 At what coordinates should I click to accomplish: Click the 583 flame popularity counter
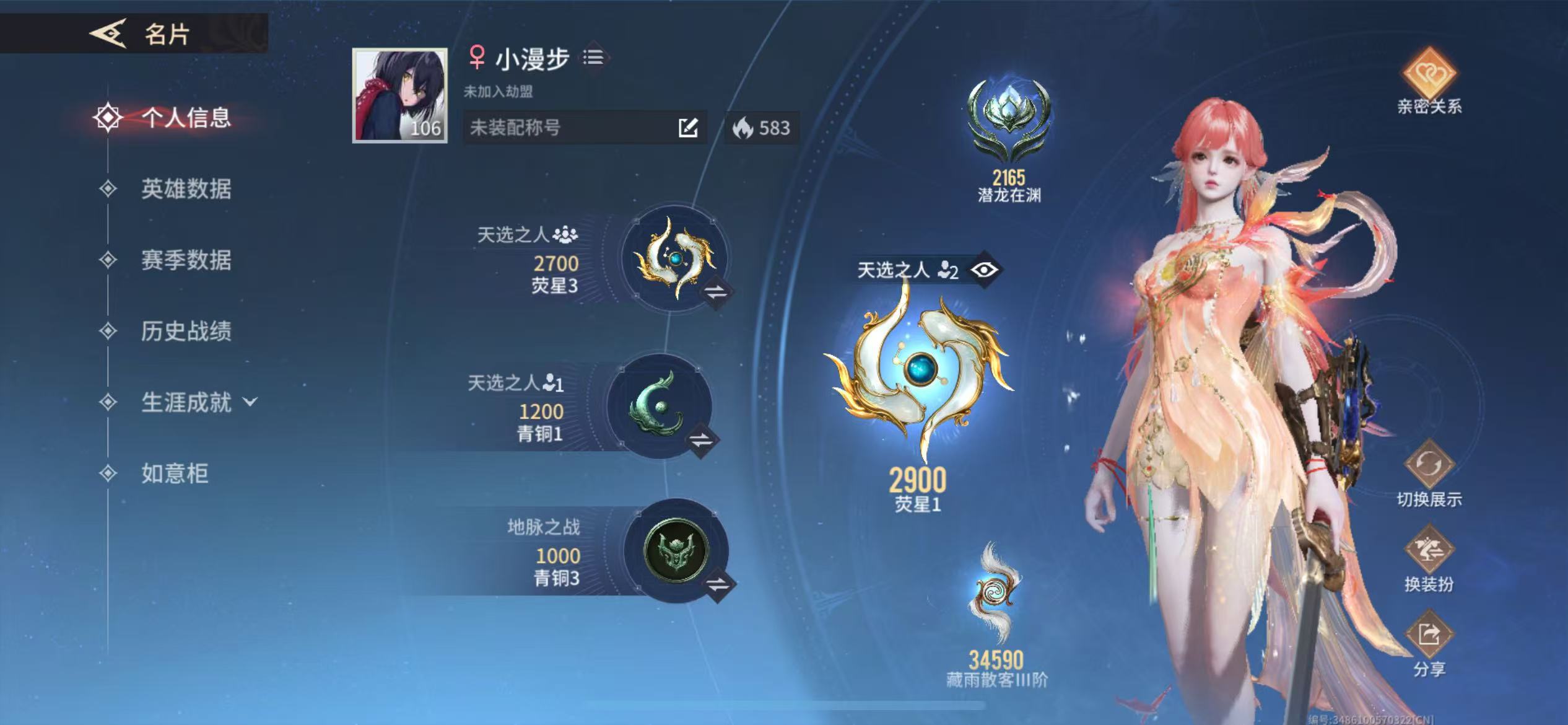(x=761, y=128)
